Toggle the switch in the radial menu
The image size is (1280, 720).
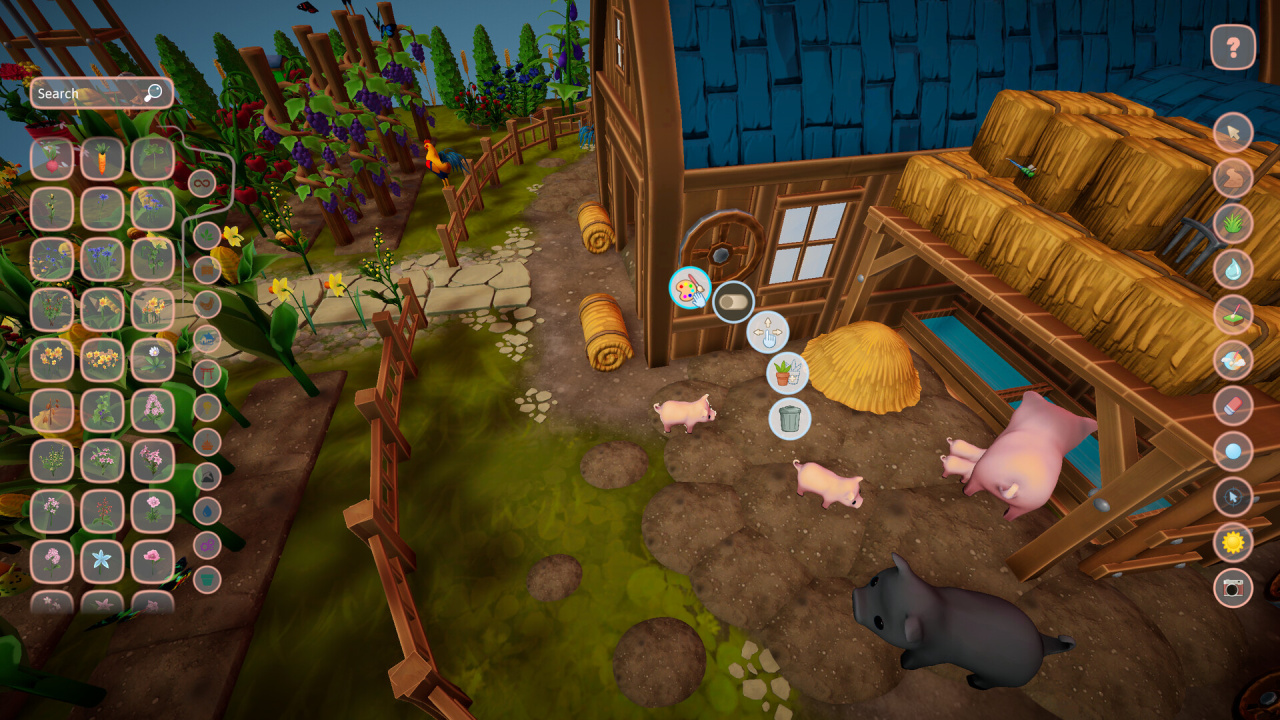tap(734, 301)
